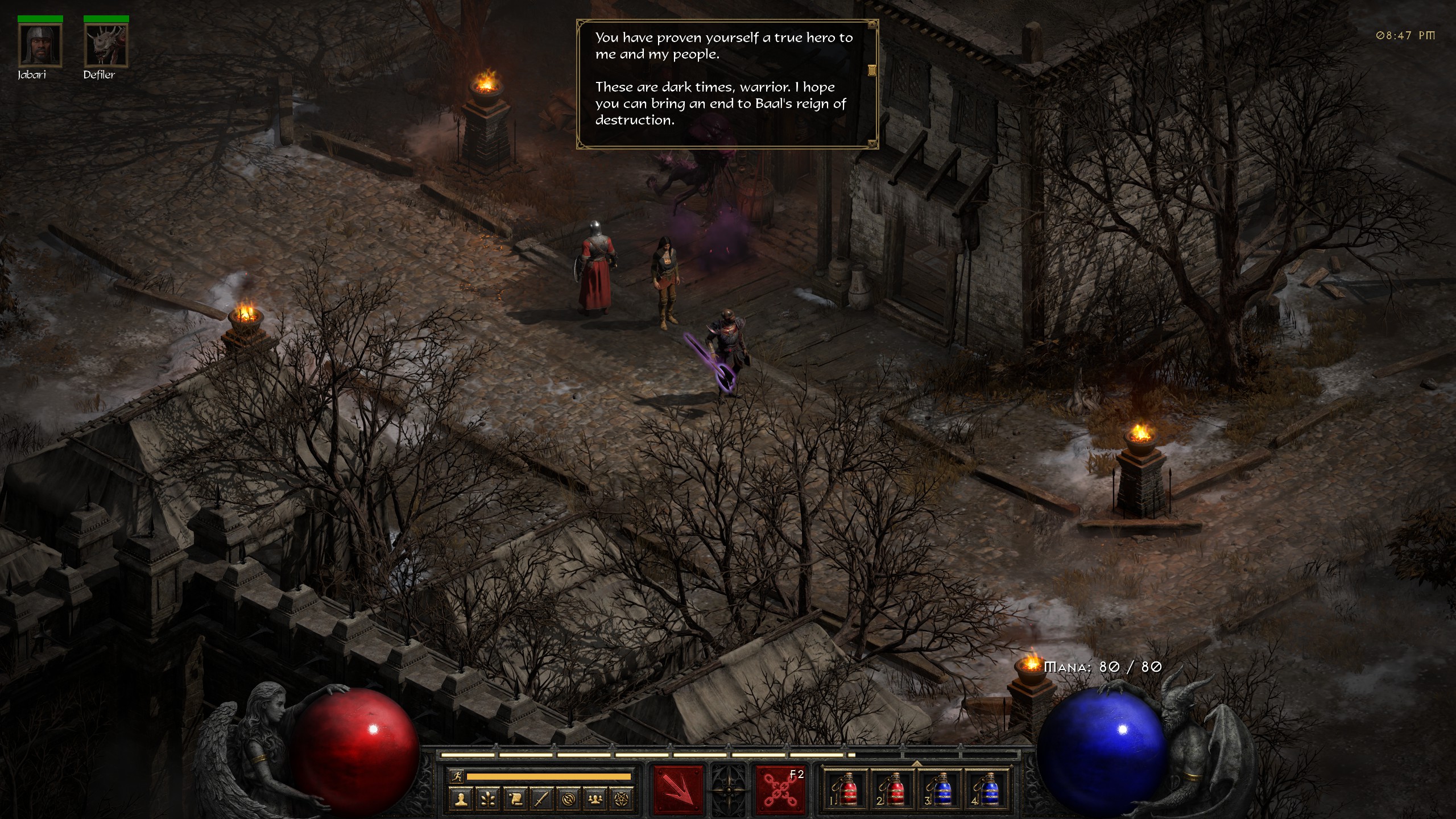The width and height of the screenshot is (1456, 819).
Task: Open the skill tree icon
Action: (x=488, y=800)
